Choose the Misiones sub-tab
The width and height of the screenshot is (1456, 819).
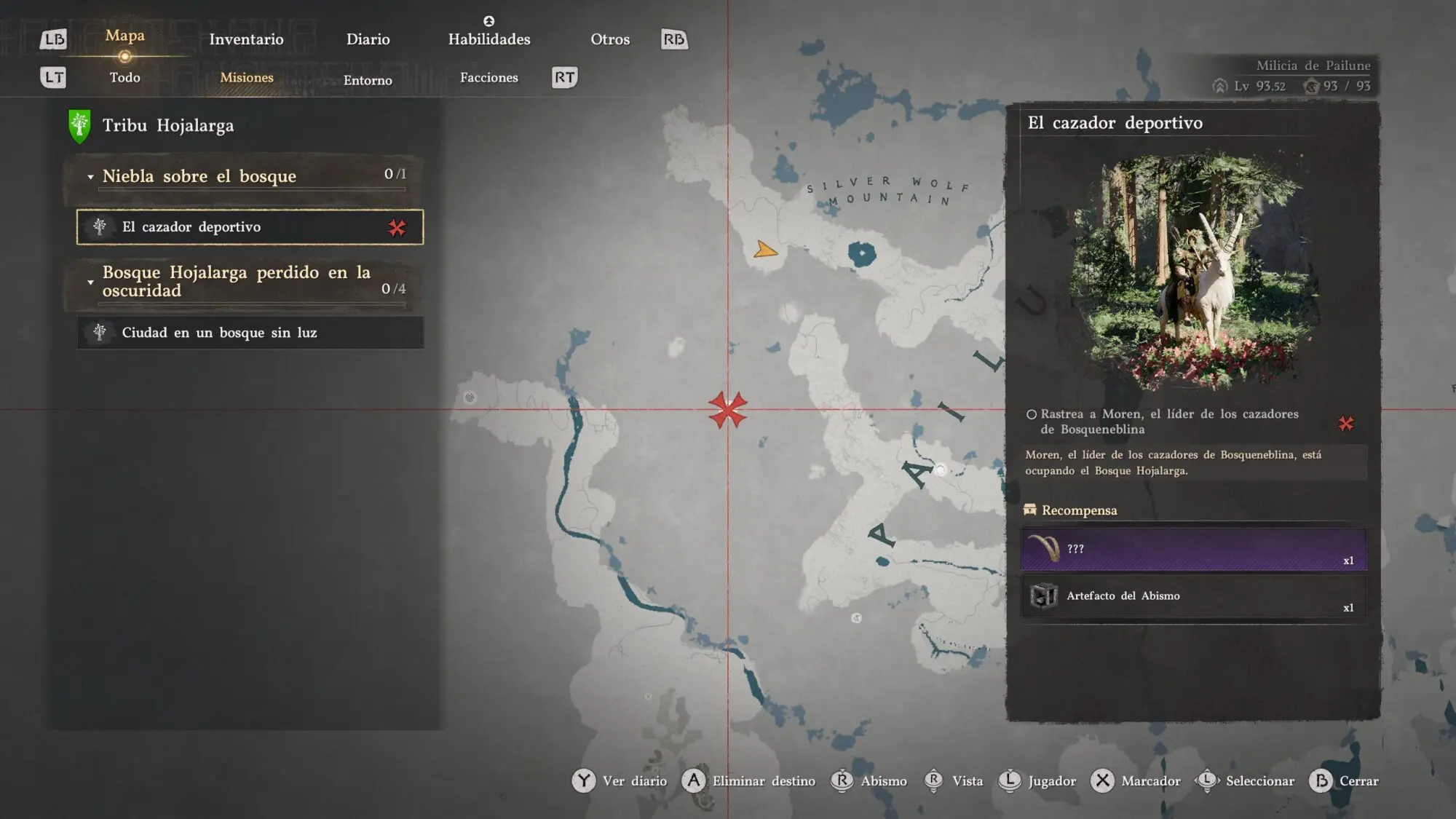tap(247, 77)
